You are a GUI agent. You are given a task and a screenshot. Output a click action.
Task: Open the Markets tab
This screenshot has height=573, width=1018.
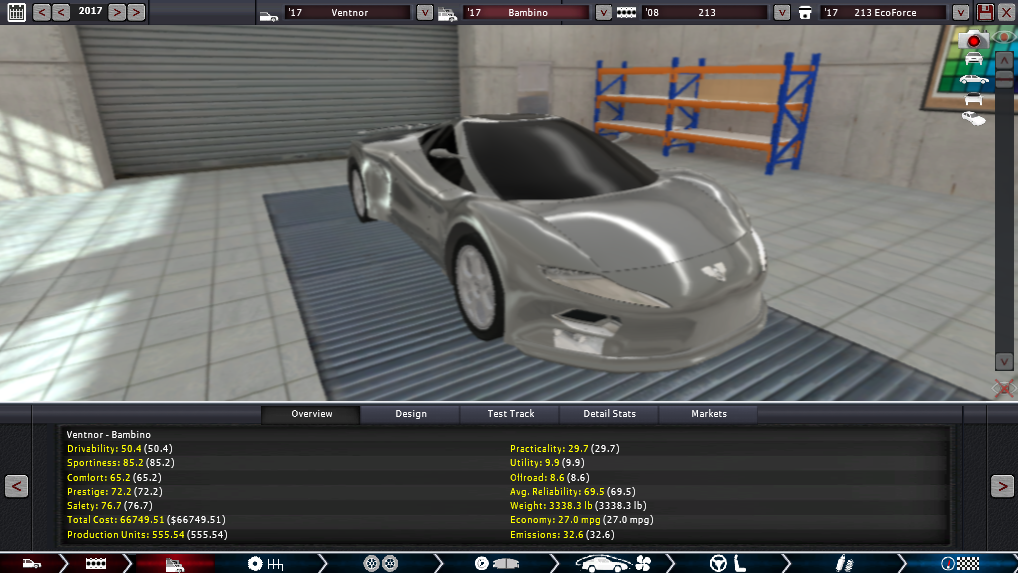(x=709, y=414)
